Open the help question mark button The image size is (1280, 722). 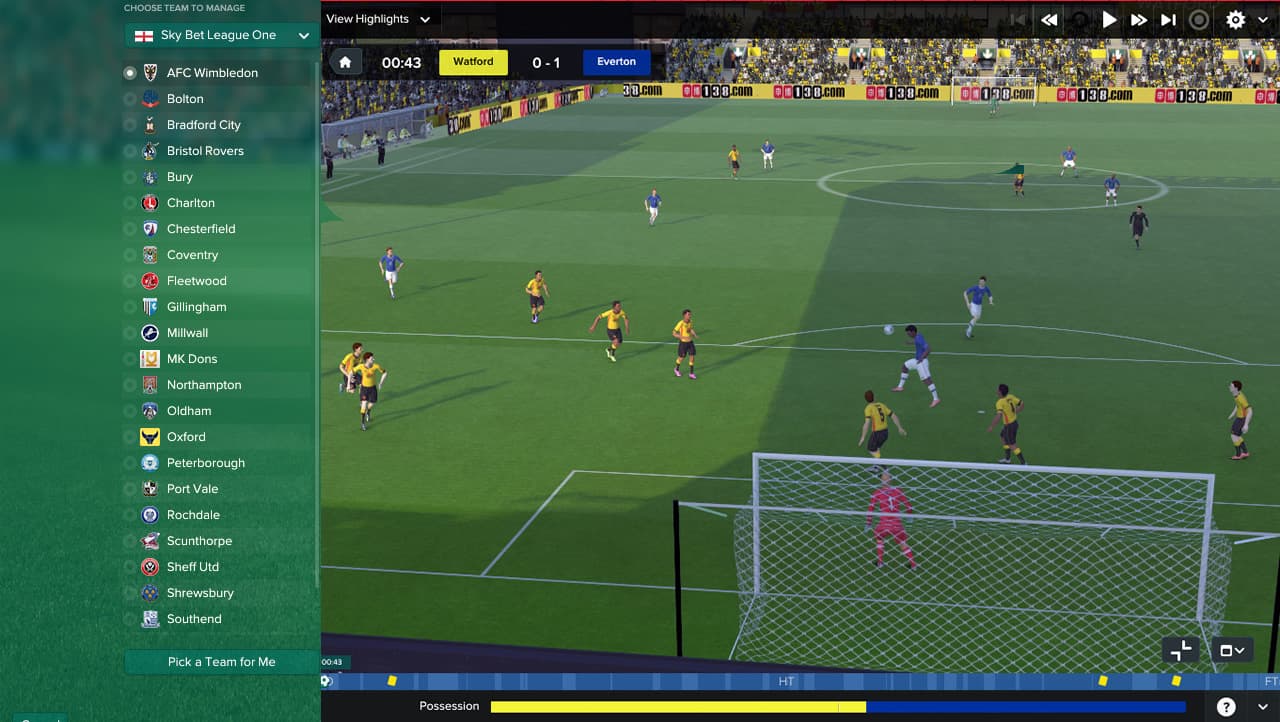(x=1226, y=706)
